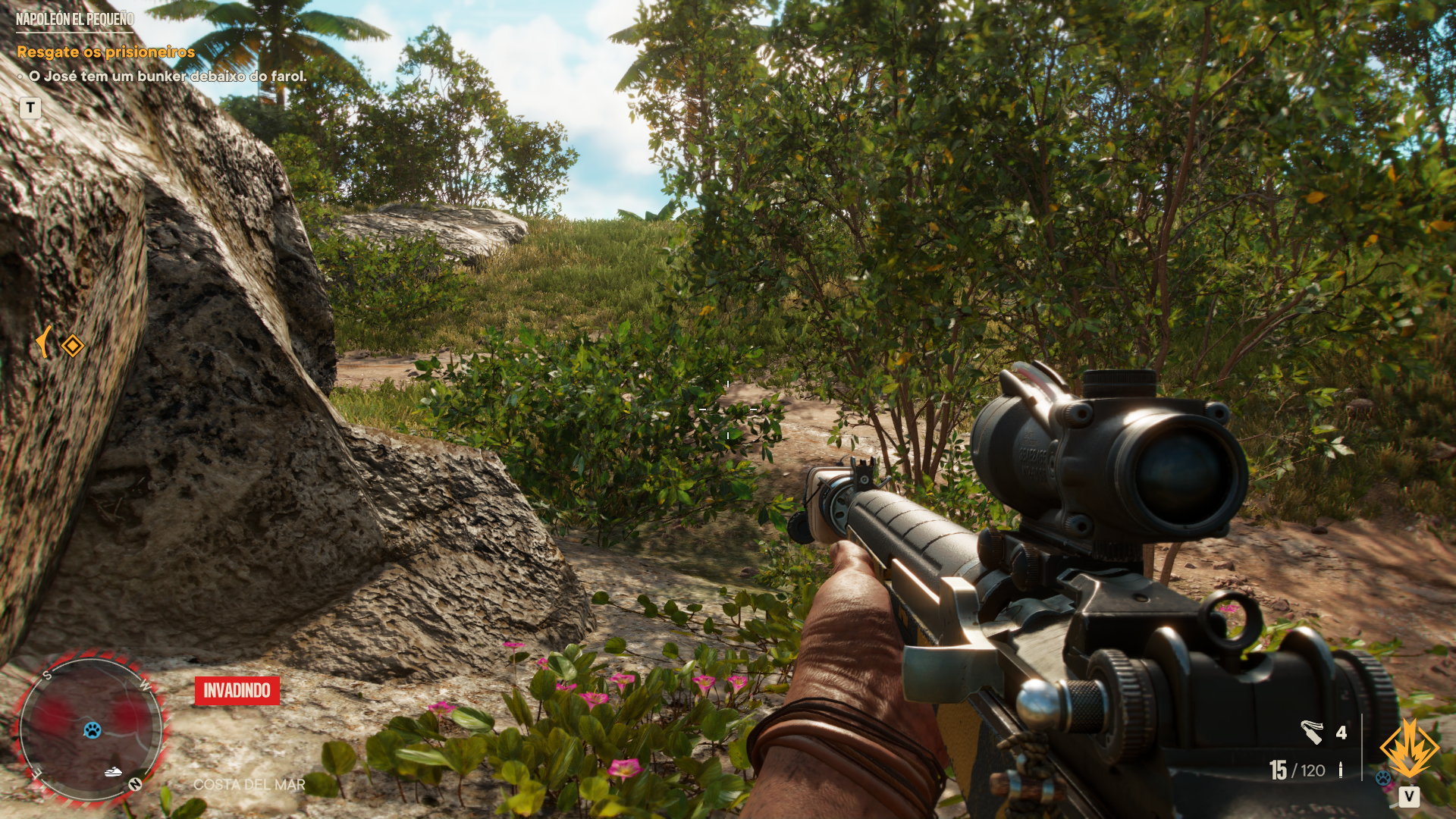
Task: Activate the orange Supremo ability icon
Action: [1408, 749]
